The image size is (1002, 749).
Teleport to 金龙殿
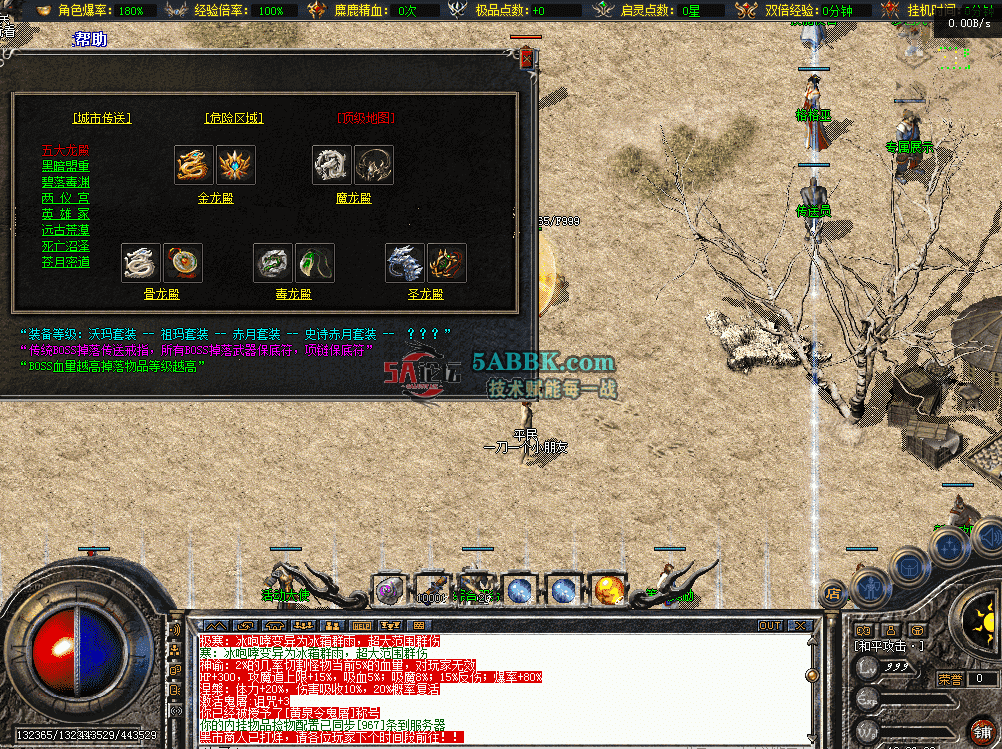(215, 198)
